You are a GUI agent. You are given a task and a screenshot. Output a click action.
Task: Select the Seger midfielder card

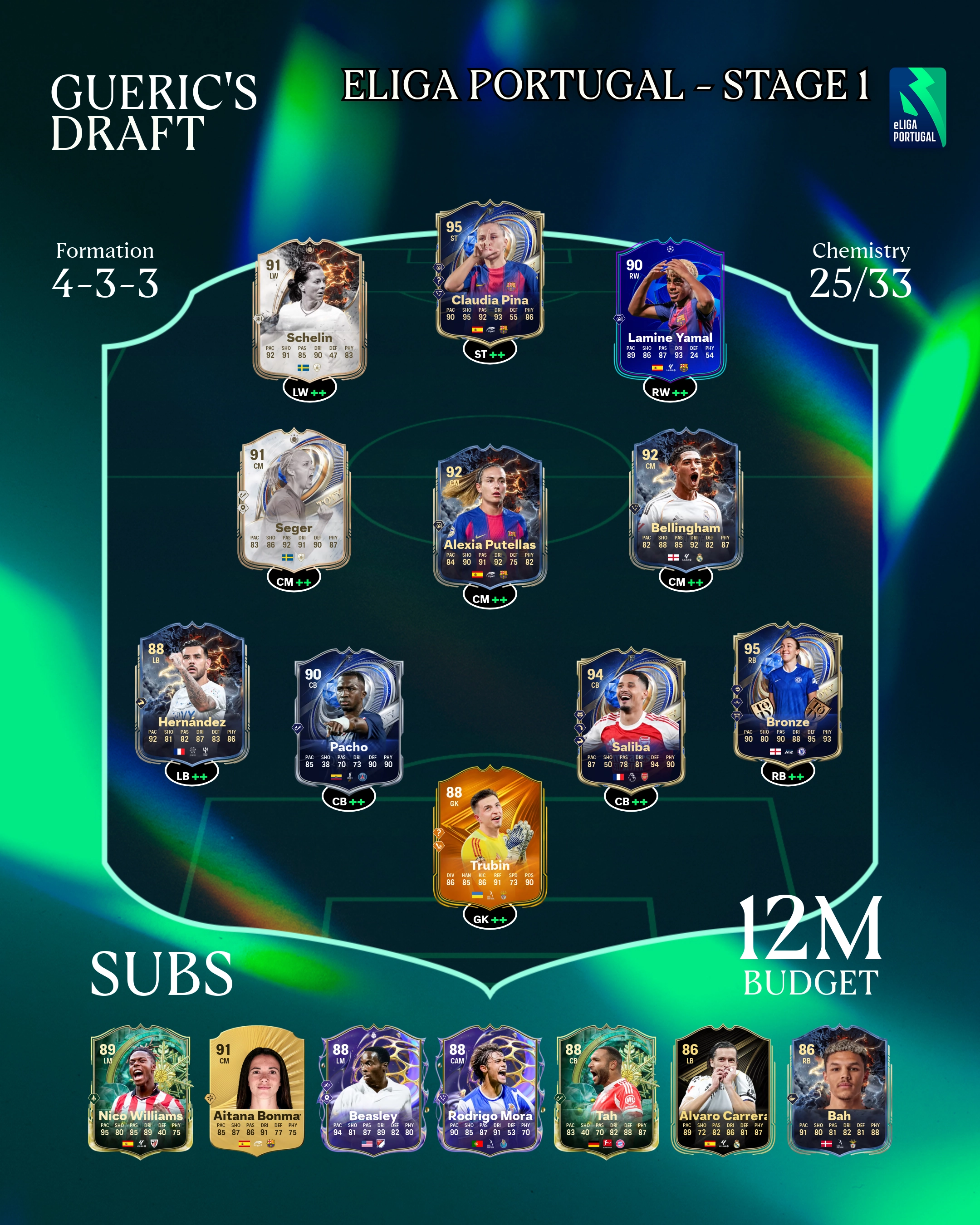point(293,500)
